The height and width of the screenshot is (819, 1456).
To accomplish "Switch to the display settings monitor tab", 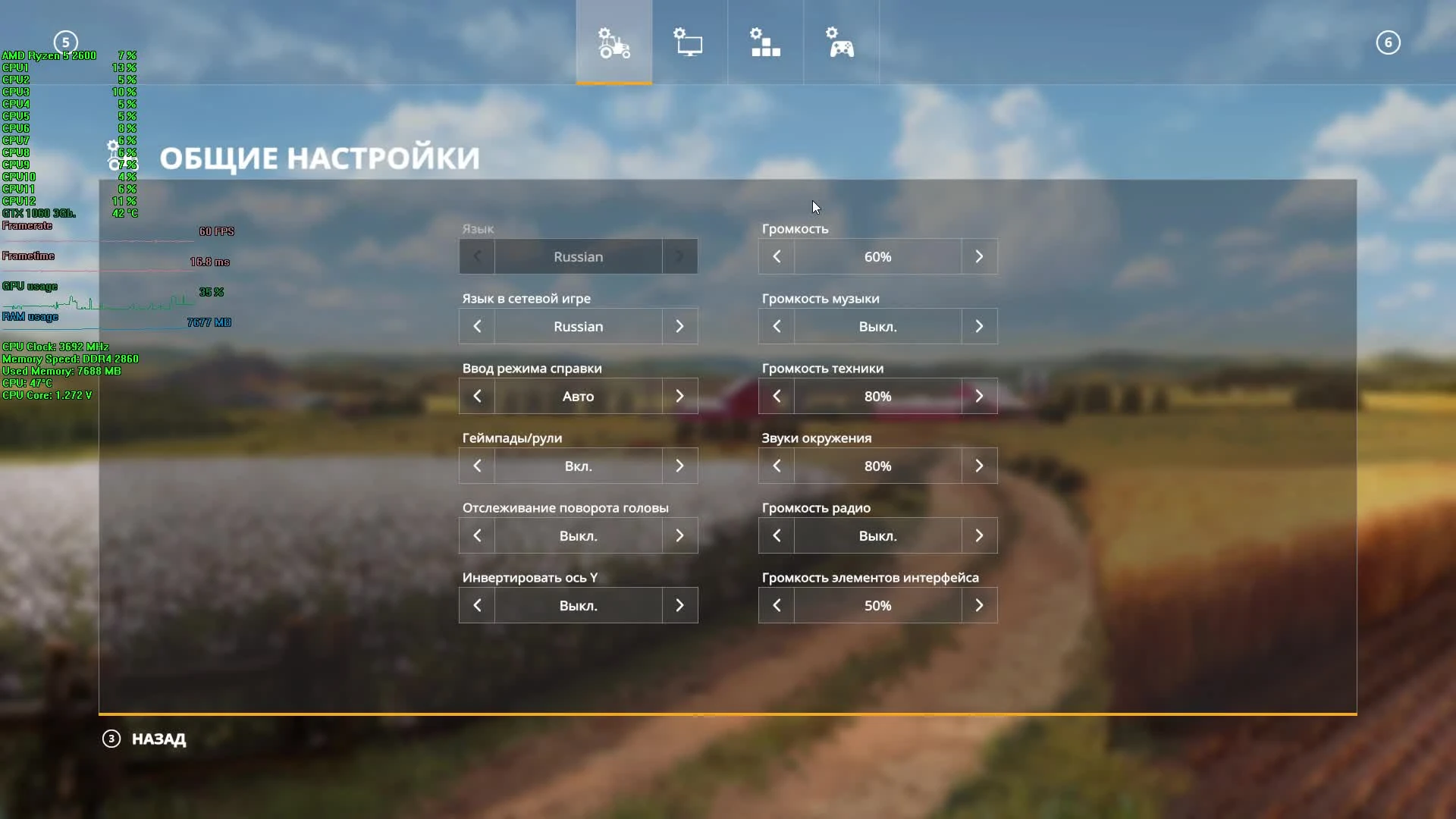I will click(689, 43).
